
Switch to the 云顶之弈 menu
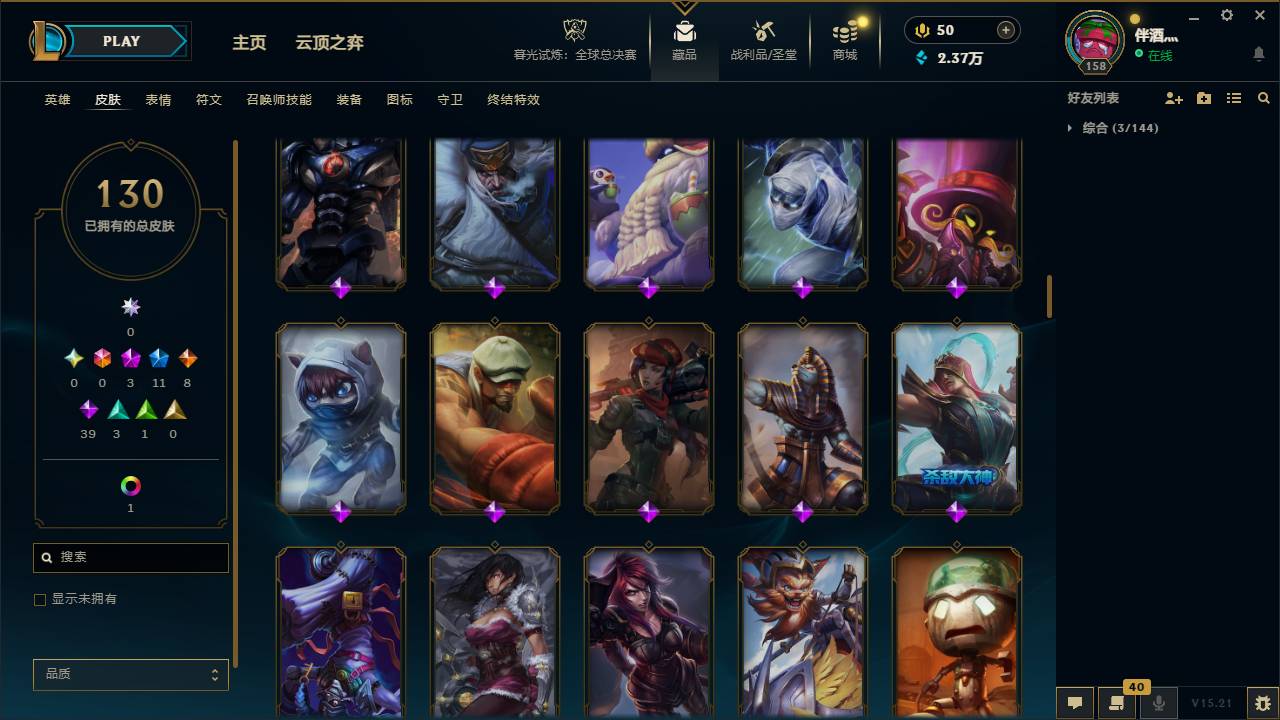330,43
